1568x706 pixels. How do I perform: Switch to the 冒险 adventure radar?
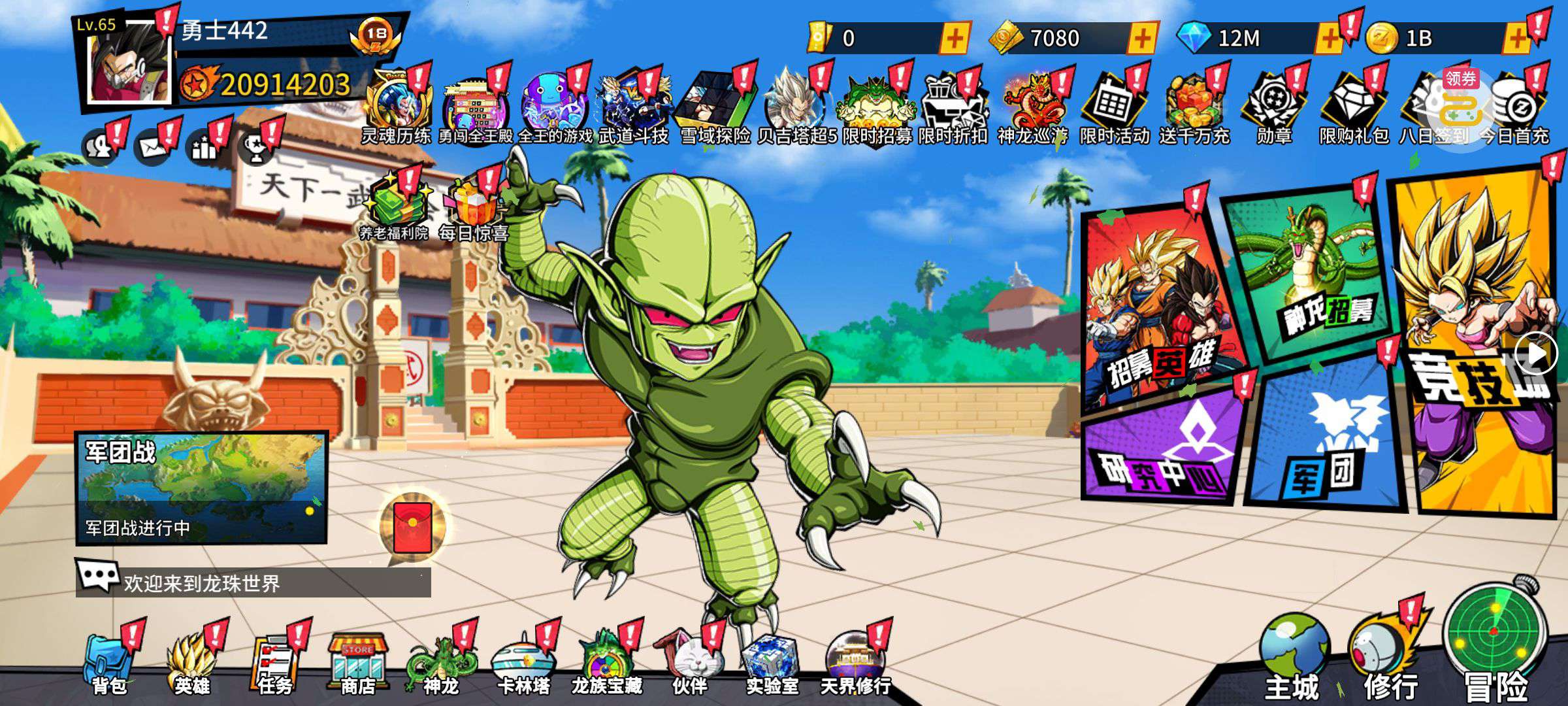pos(1496,641)
